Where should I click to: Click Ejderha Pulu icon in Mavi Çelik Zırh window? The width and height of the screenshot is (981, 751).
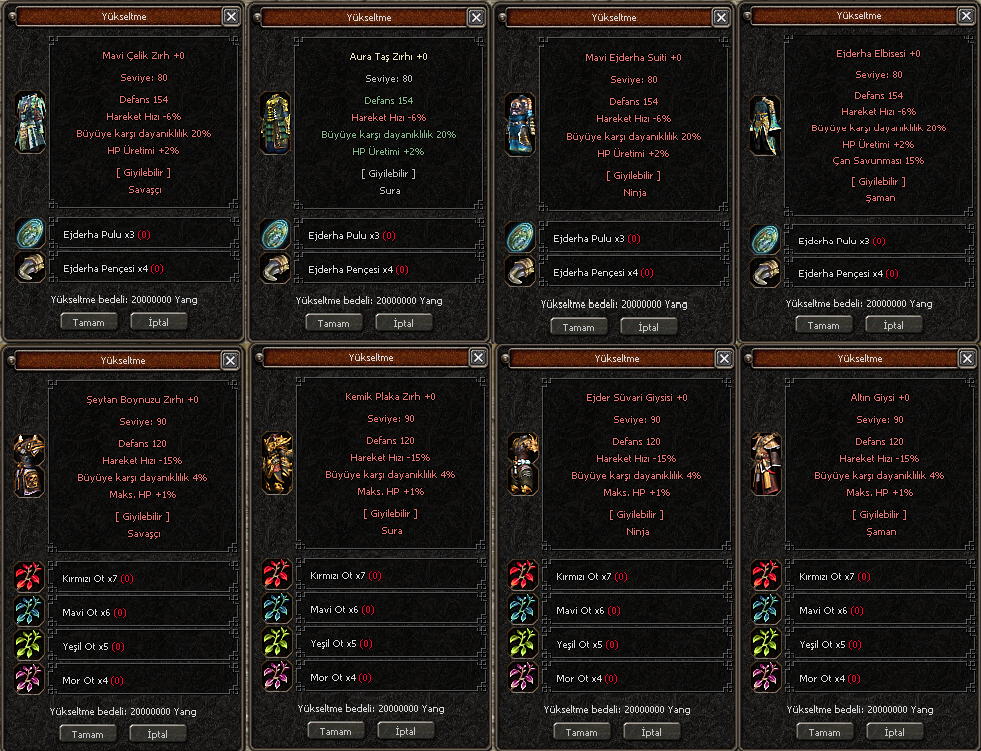tap(31, 234)
